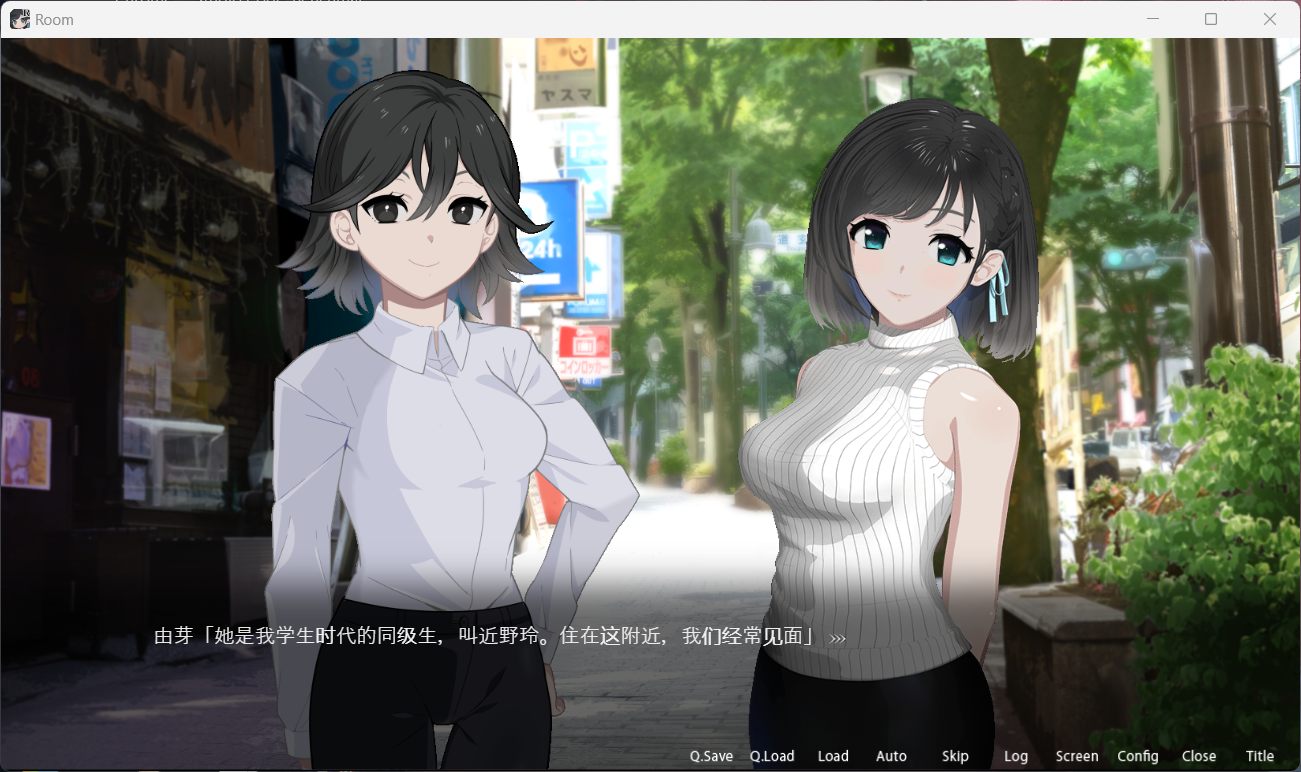Open the Load screen

click(832, 756)
